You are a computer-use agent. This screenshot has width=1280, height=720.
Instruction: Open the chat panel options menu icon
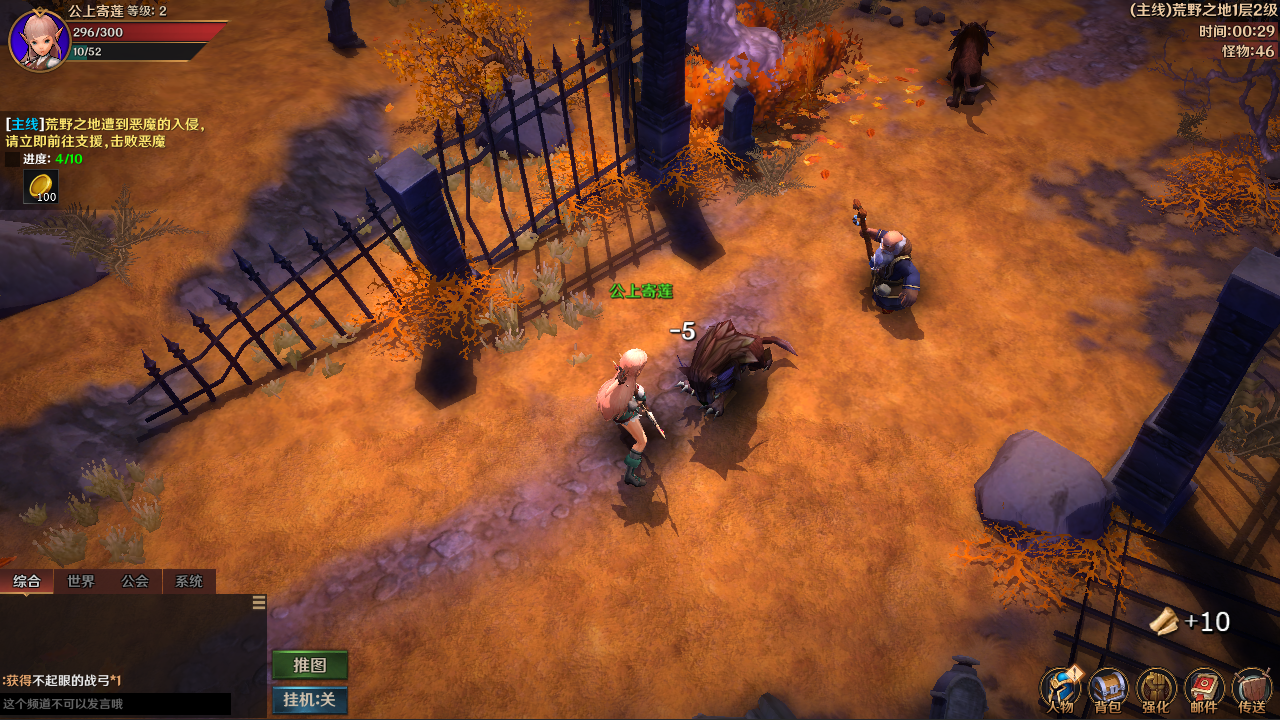coord(259,602)
